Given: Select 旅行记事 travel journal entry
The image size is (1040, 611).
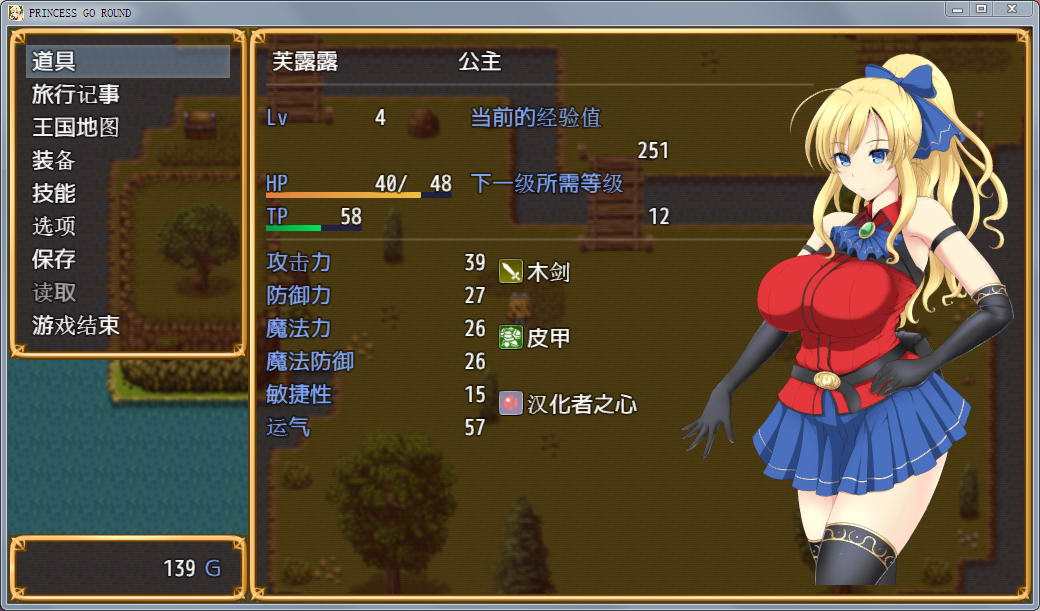Looking at the screenshot, I should click(76, 94).
